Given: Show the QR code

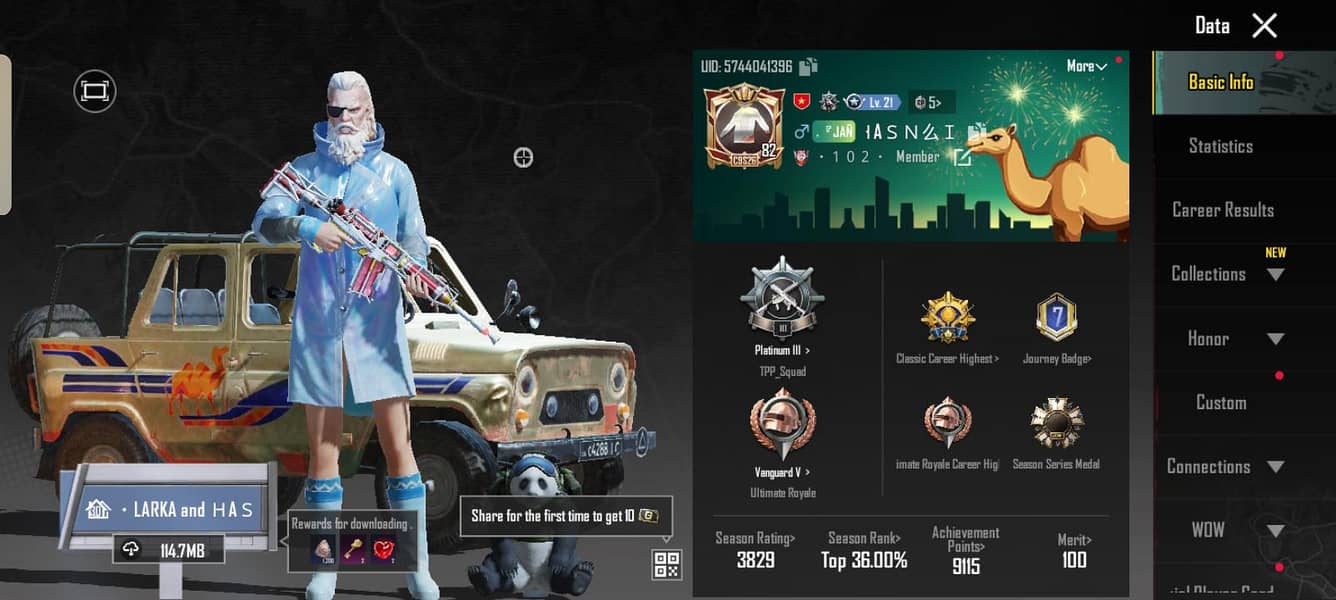Looking at the screenshot, I should pos(667,564).
